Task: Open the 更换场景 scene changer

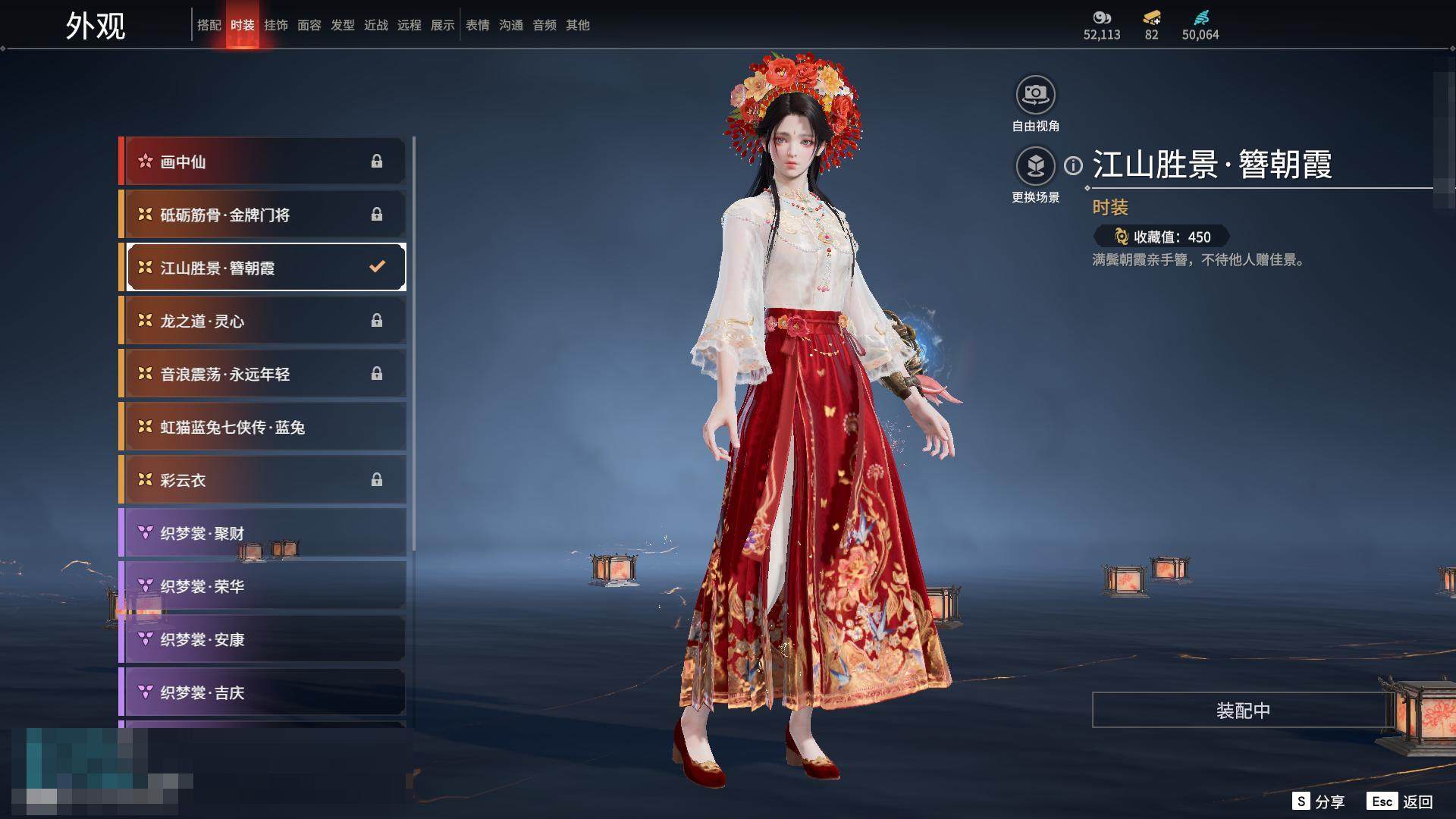Action: [1035, 166]
